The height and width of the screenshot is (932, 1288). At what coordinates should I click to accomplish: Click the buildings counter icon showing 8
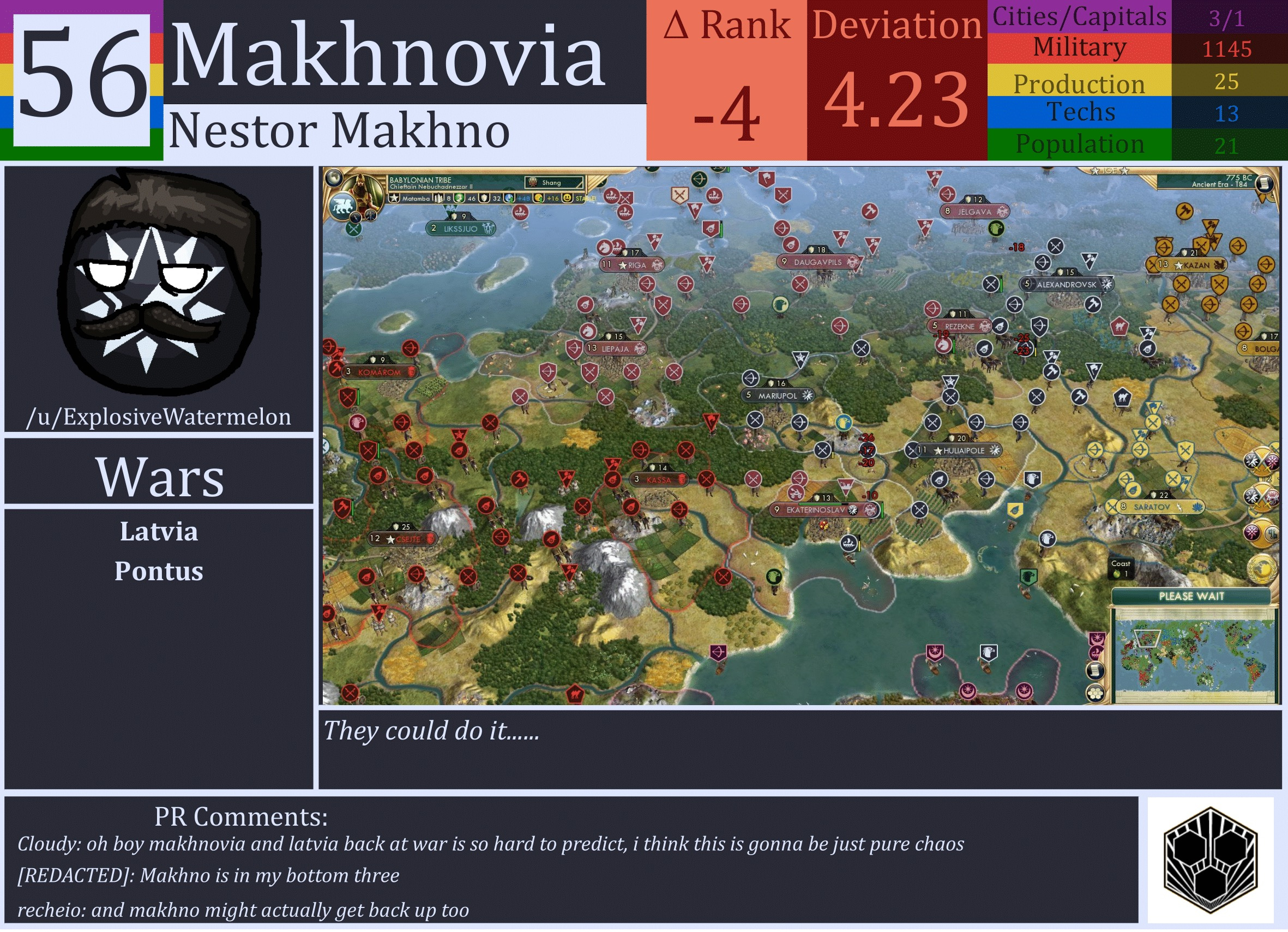439,199
